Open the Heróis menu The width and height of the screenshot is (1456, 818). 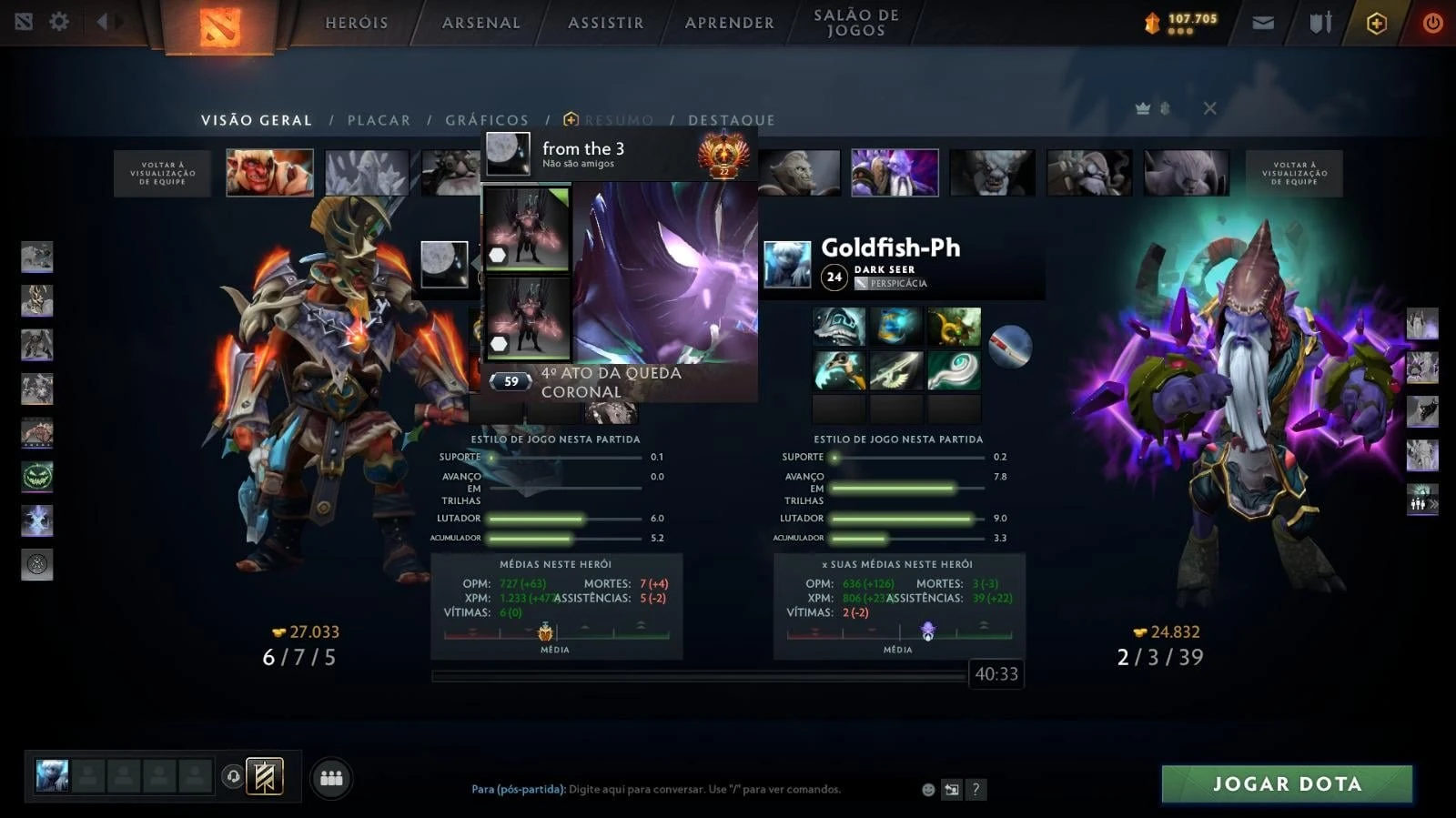357,23
